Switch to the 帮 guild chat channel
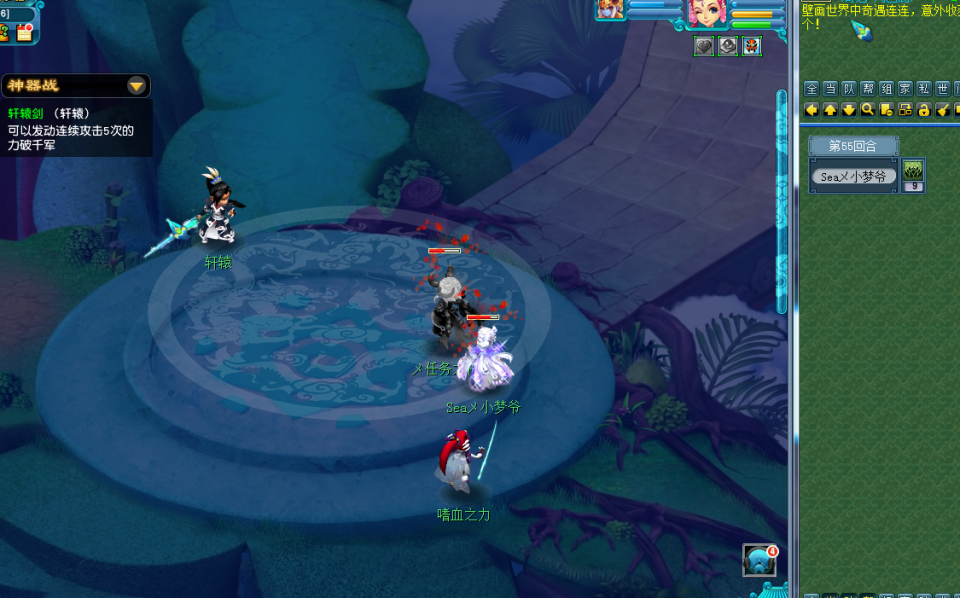 click(x=868, y=88)
